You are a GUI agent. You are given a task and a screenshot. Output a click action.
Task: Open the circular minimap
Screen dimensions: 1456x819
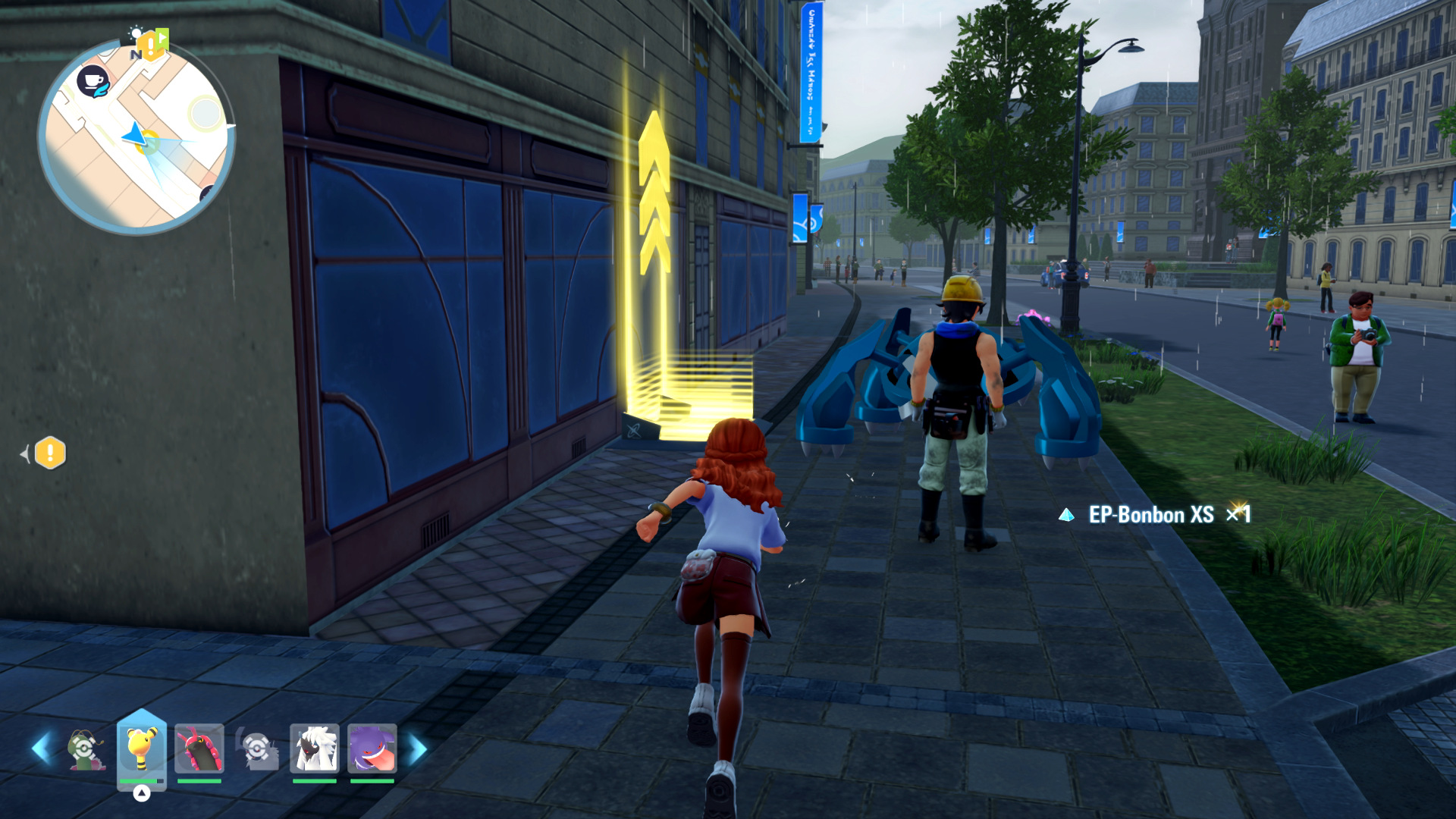[x=136, y=136]
